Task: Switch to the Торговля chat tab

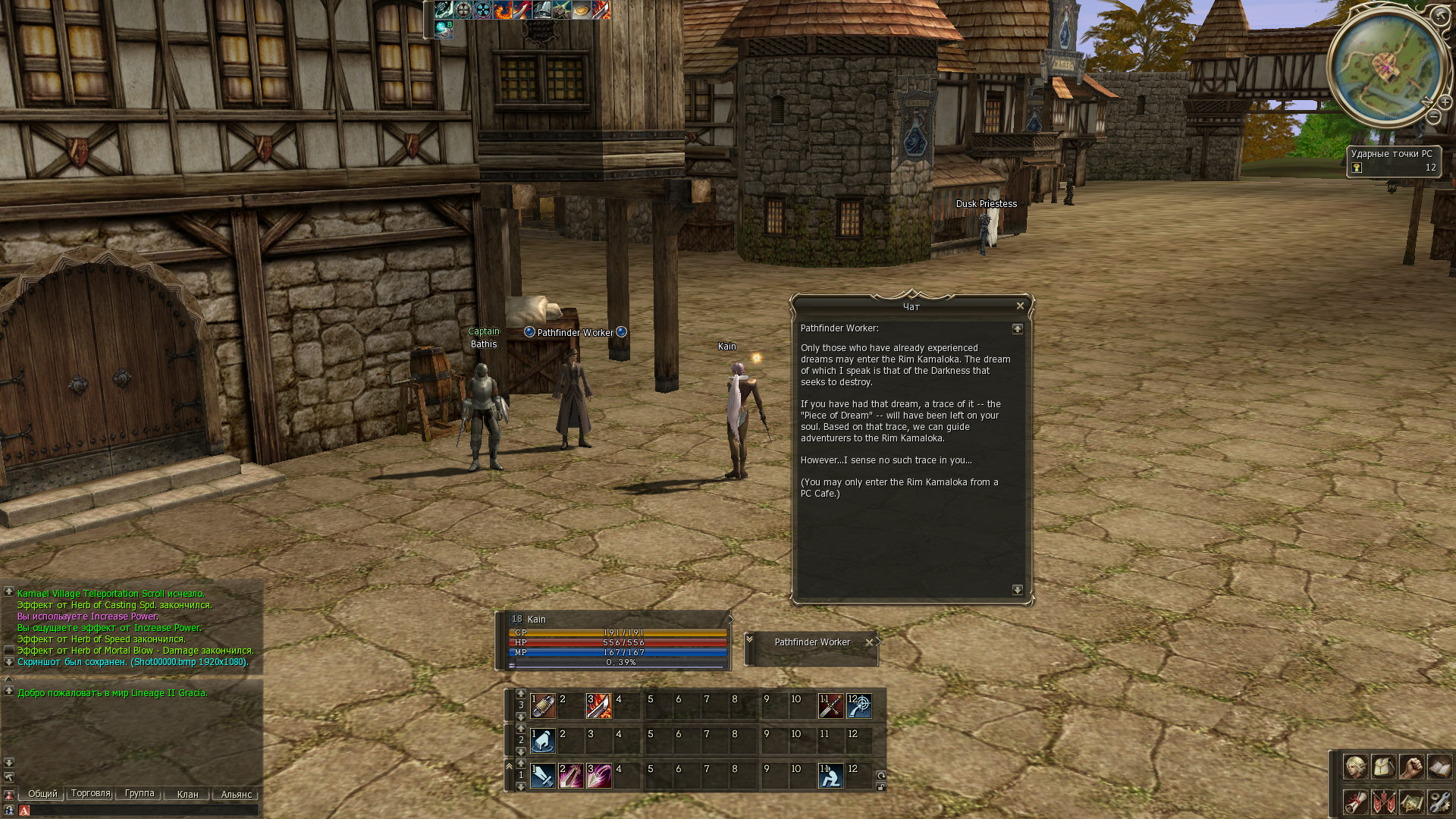Action: tap(90, 794)
